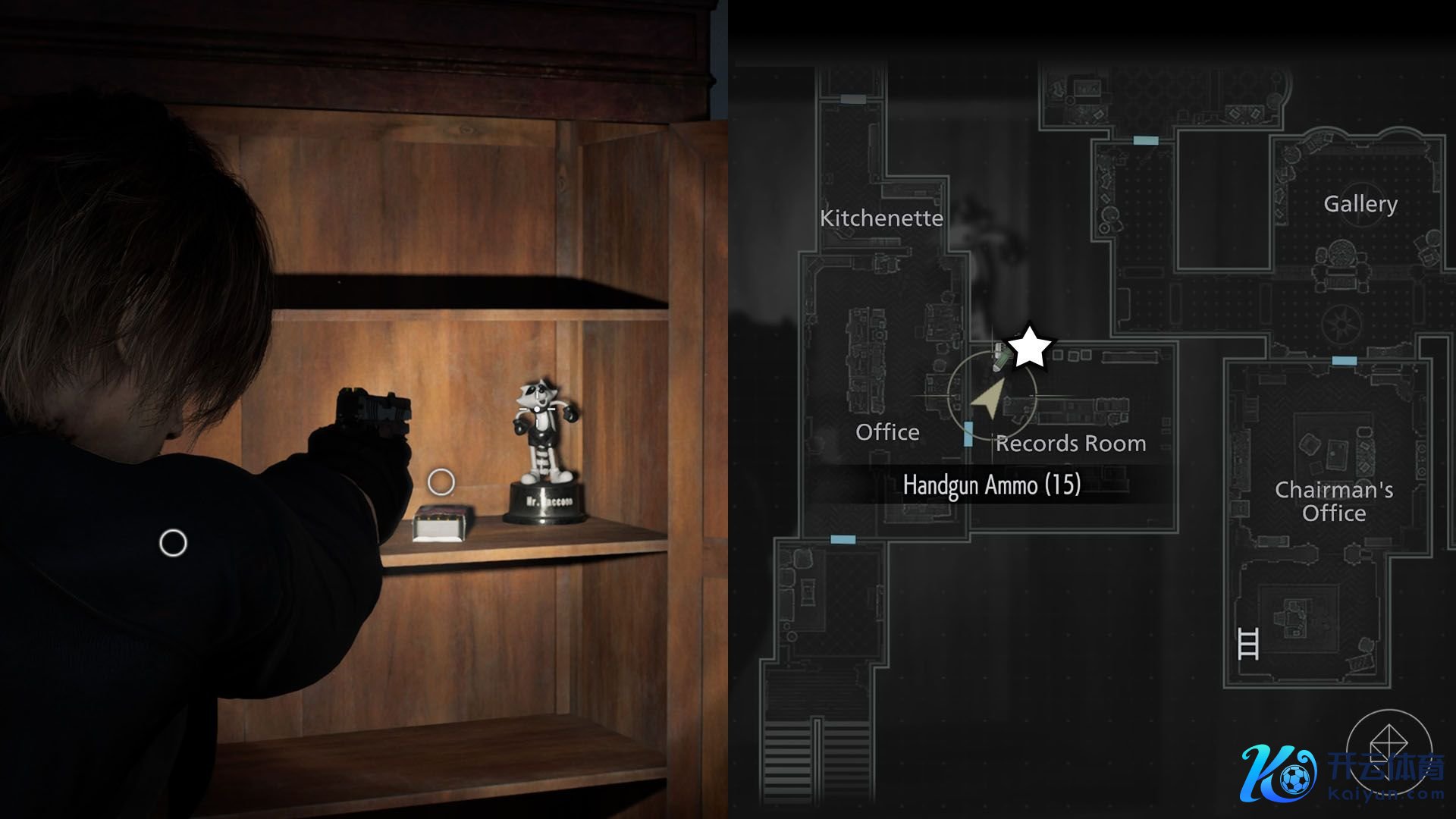This screenshot has width=1456, height=819.
Task: Choose the Records Room label on the map
Action: pyautogui.click(x=1070, y=444)
